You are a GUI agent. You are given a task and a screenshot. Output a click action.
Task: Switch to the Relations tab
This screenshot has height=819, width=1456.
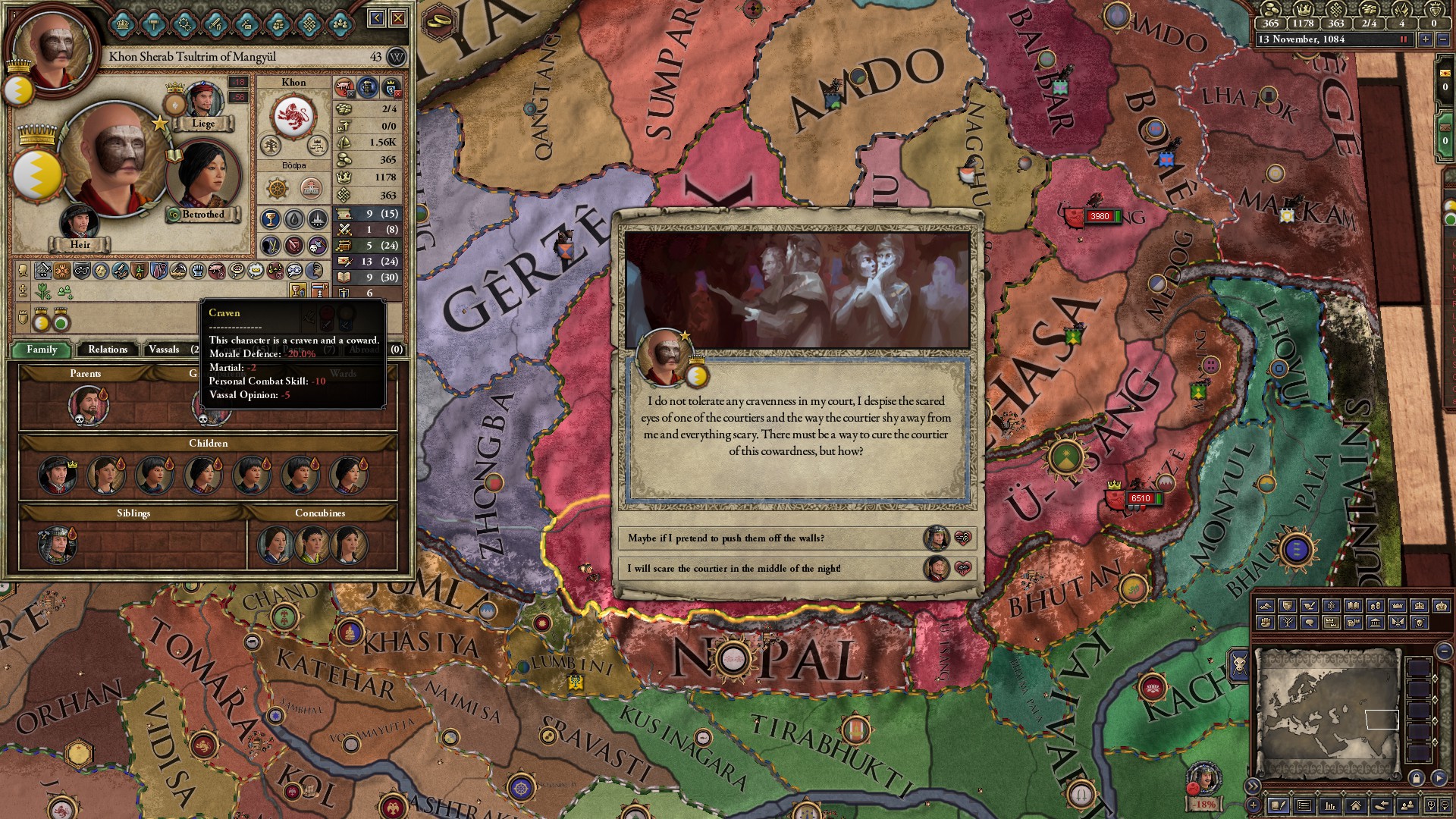click(x=108, y=350)
